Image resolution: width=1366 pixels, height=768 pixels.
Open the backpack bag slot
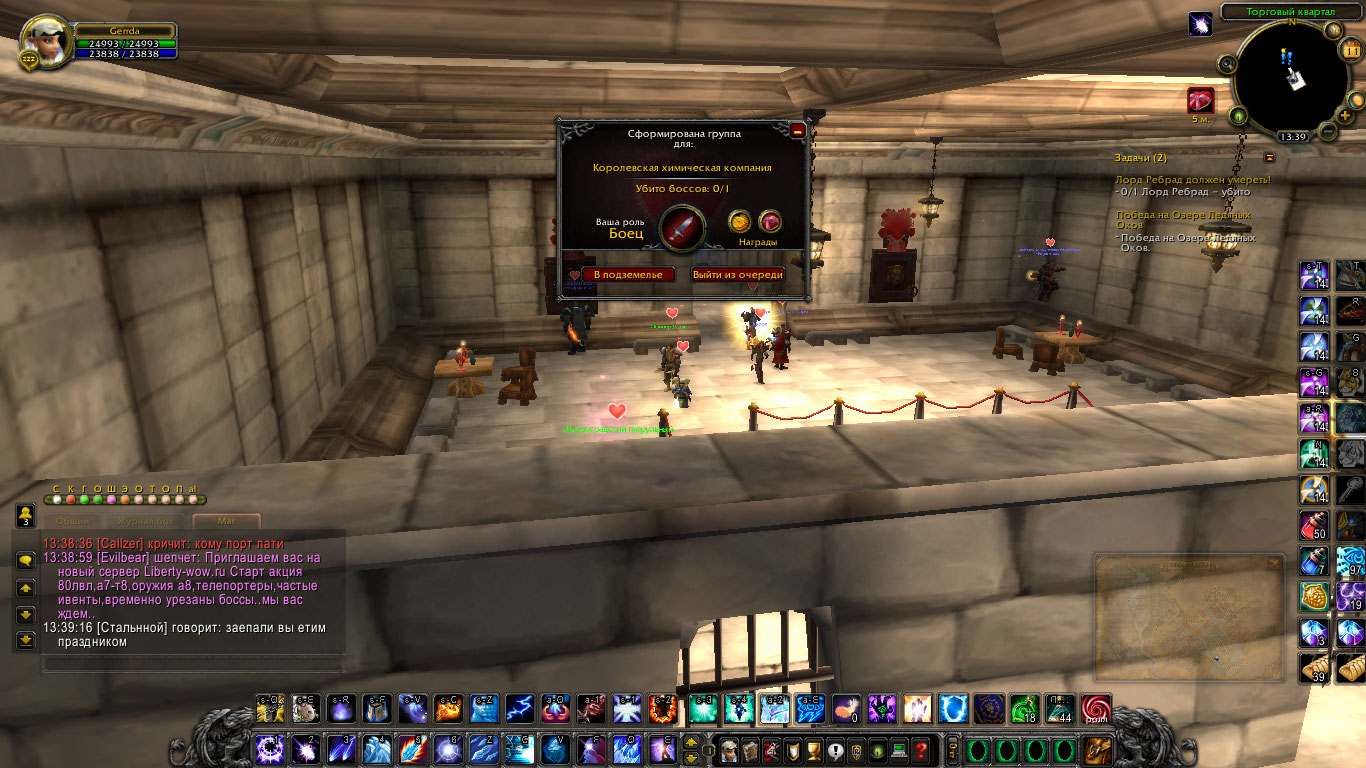1098,750
